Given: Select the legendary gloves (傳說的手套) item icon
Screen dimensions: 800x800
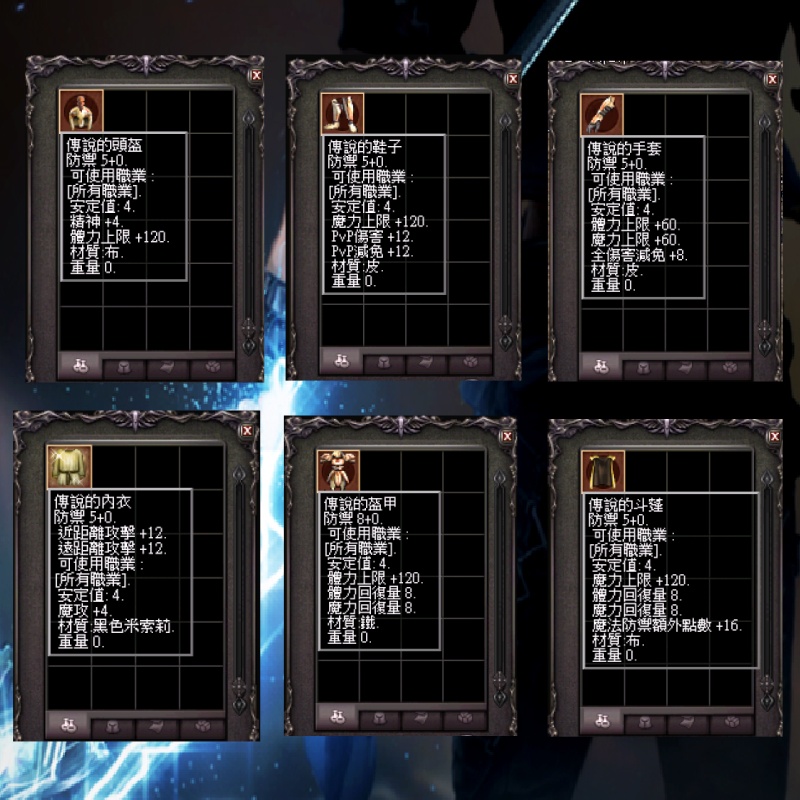Looking at the screenshot, I should [x=602, y=114].
